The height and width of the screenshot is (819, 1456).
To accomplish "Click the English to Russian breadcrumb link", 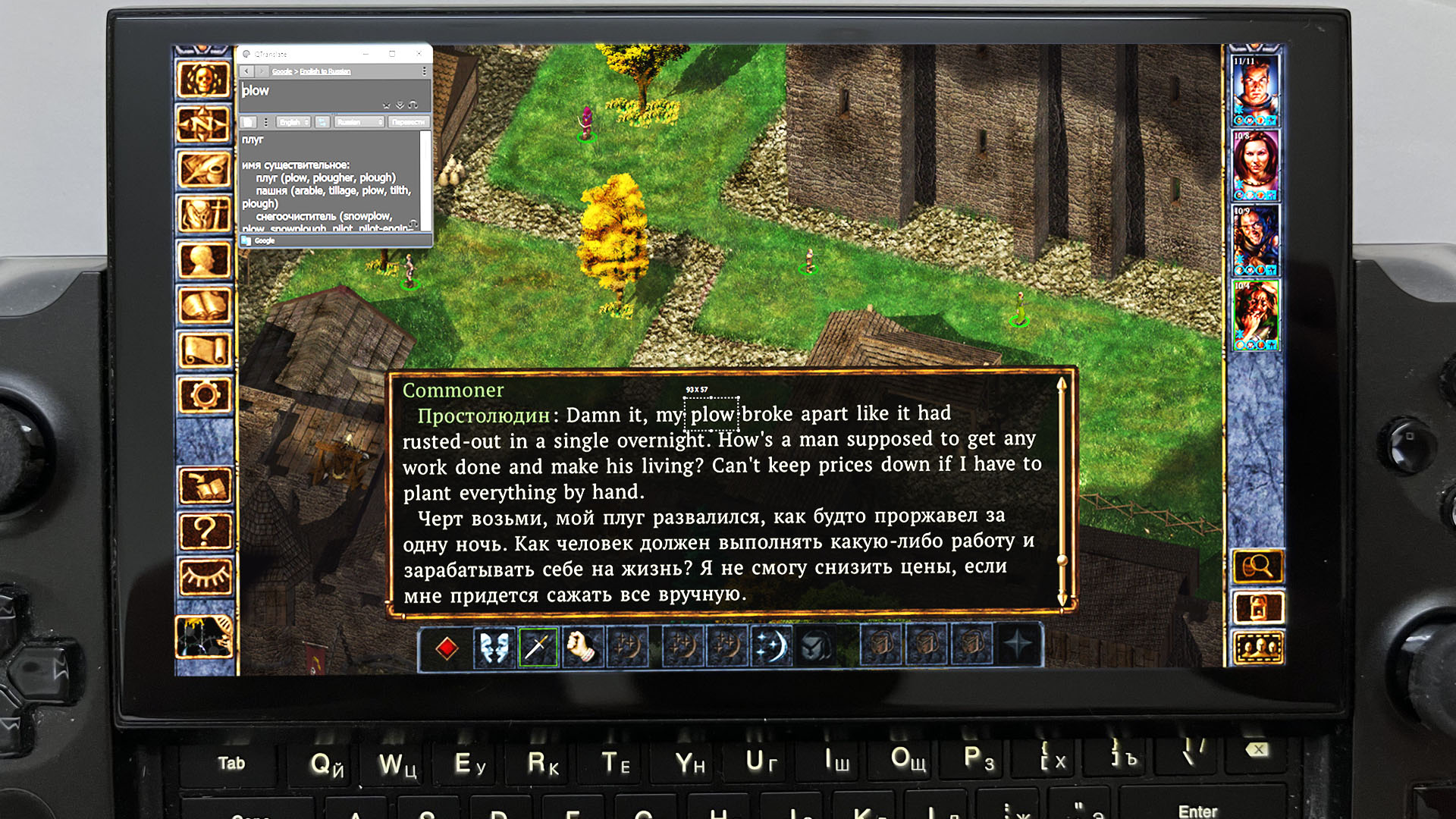I will point(325,71).
